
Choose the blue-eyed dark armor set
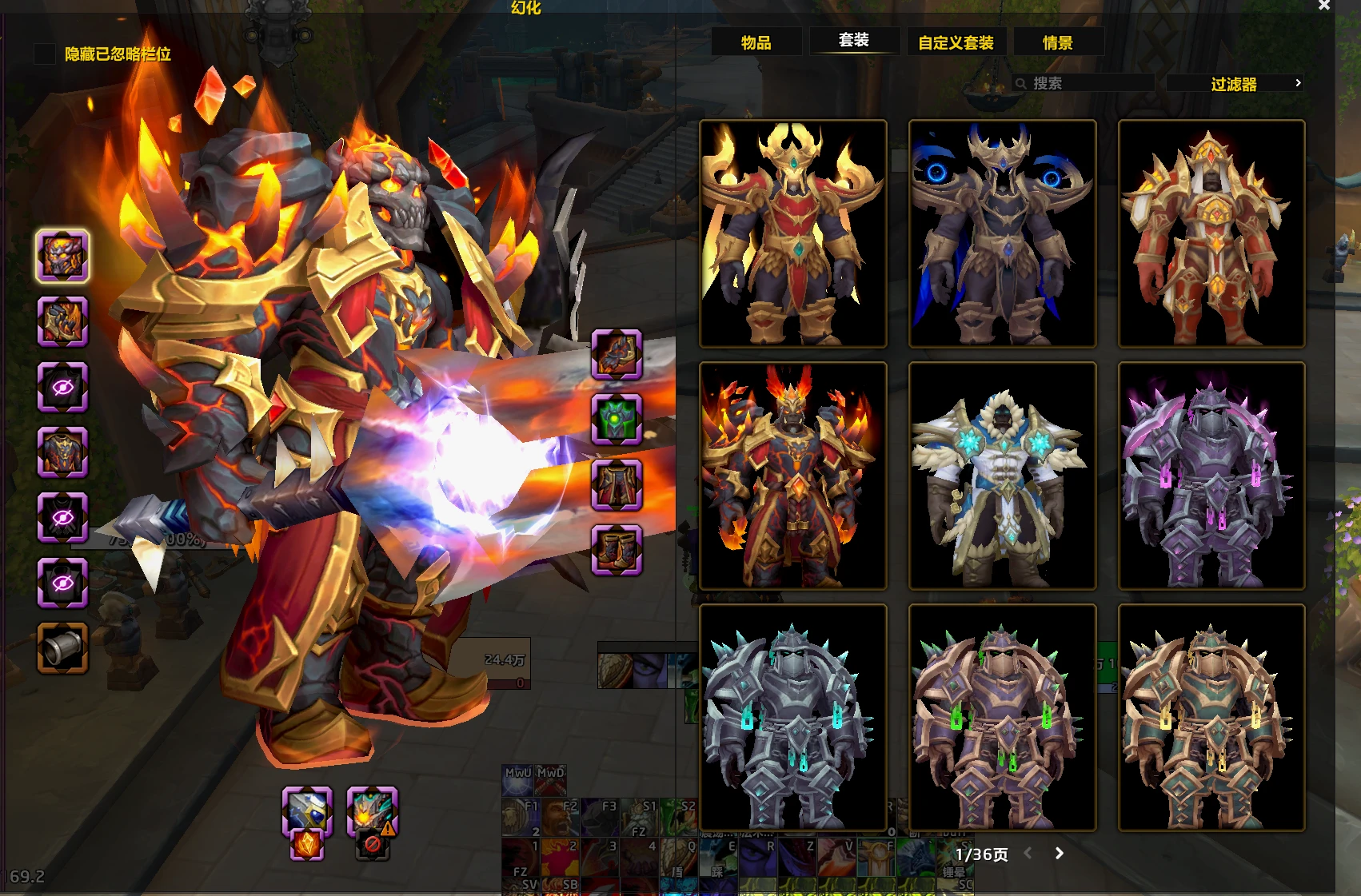(1002, 233)
